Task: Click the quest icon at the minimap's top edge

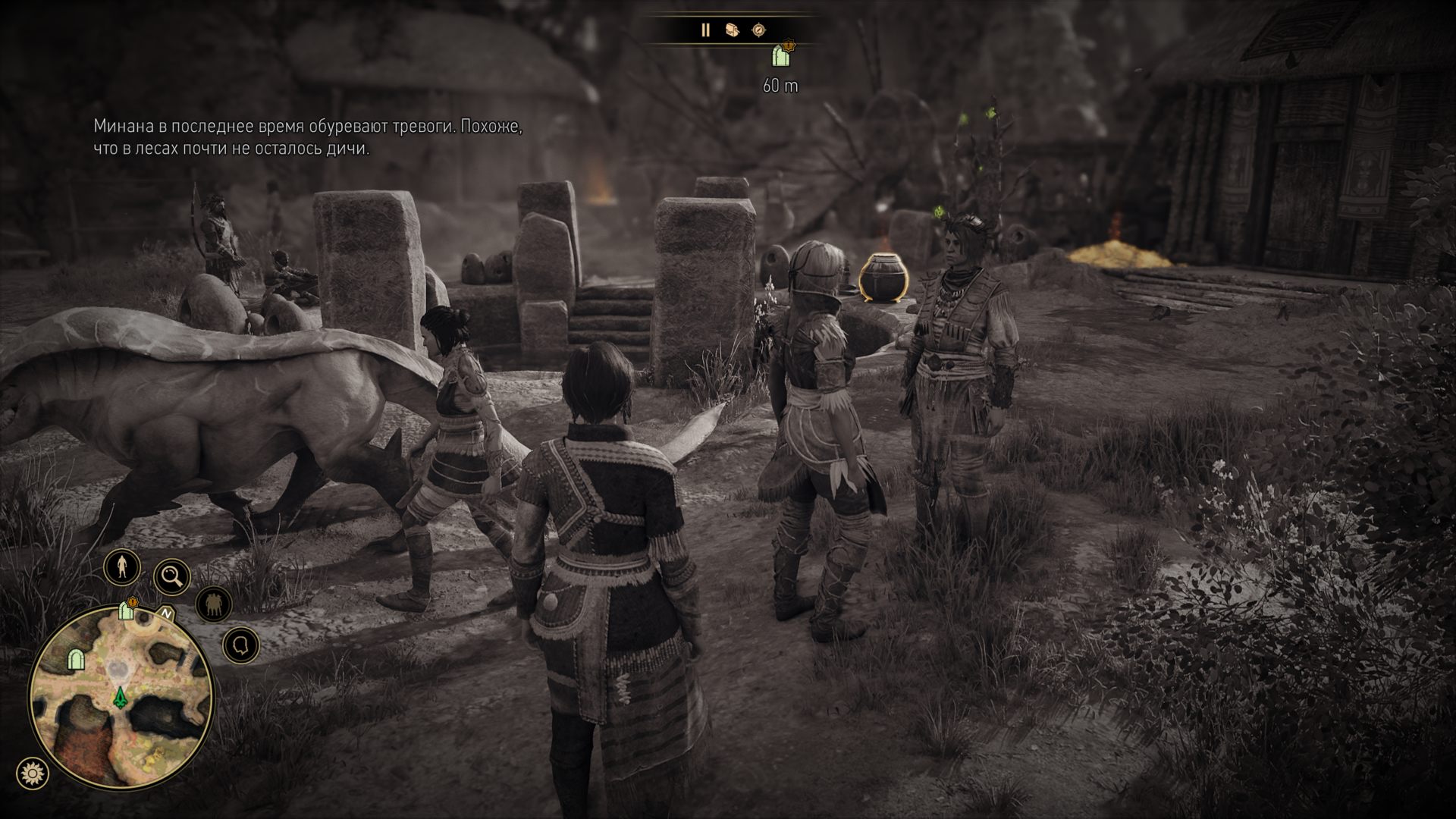Action: coord(126,611)
